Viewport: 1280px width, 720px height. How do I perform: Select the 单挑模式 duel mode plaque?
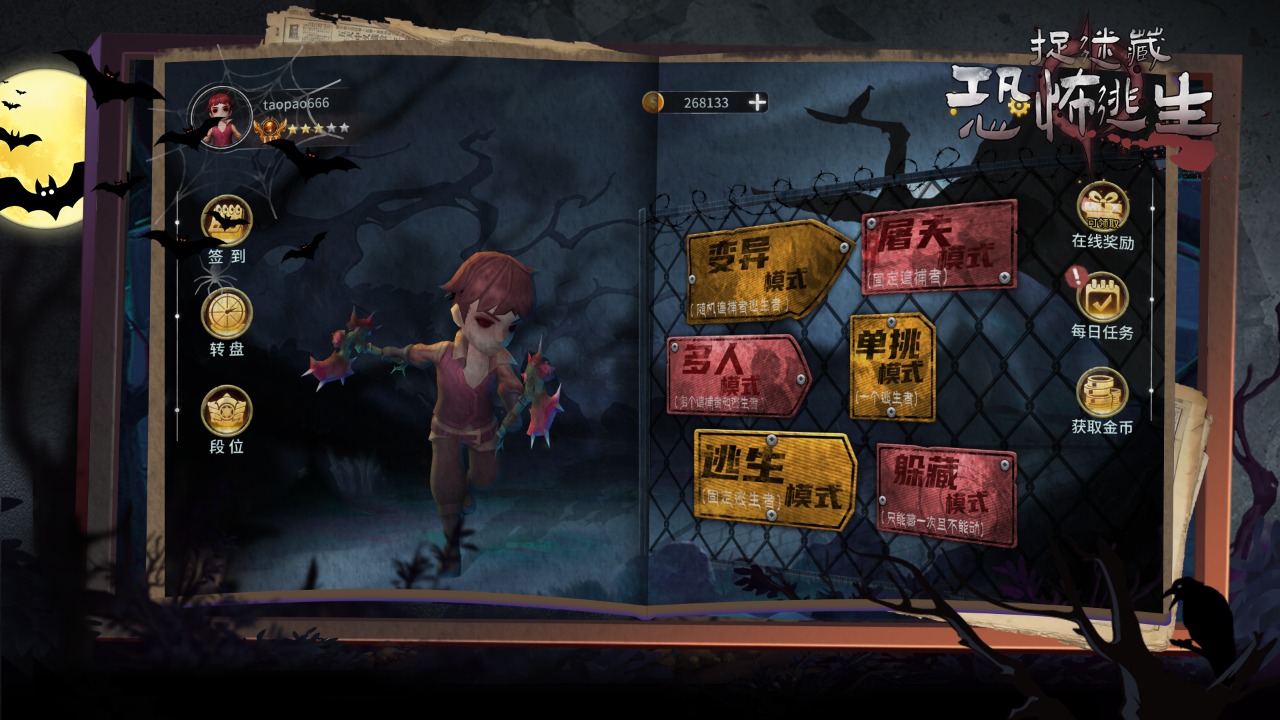[893, 368]
